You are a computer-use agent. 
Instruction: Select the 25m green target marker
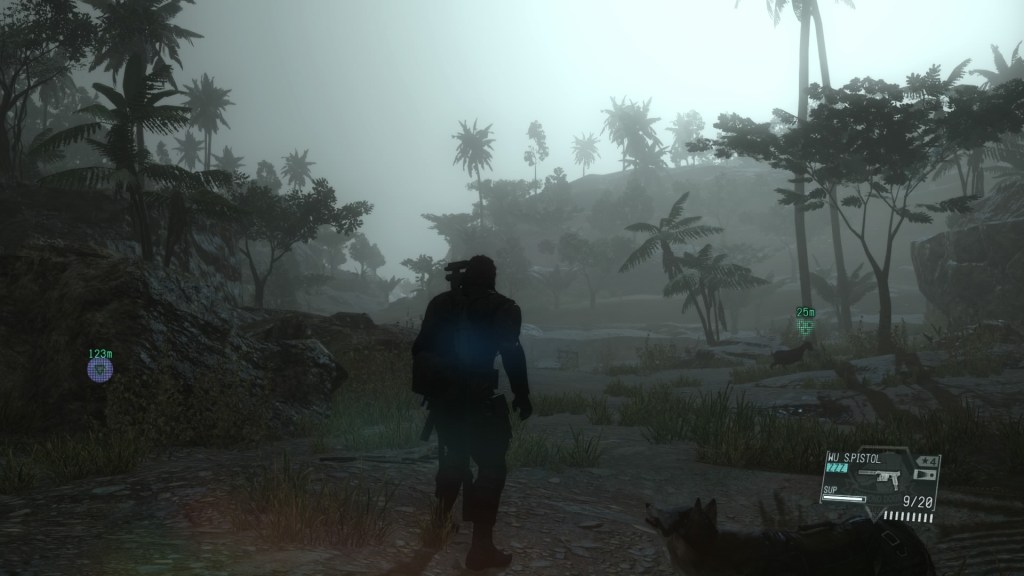coord(805,326)
